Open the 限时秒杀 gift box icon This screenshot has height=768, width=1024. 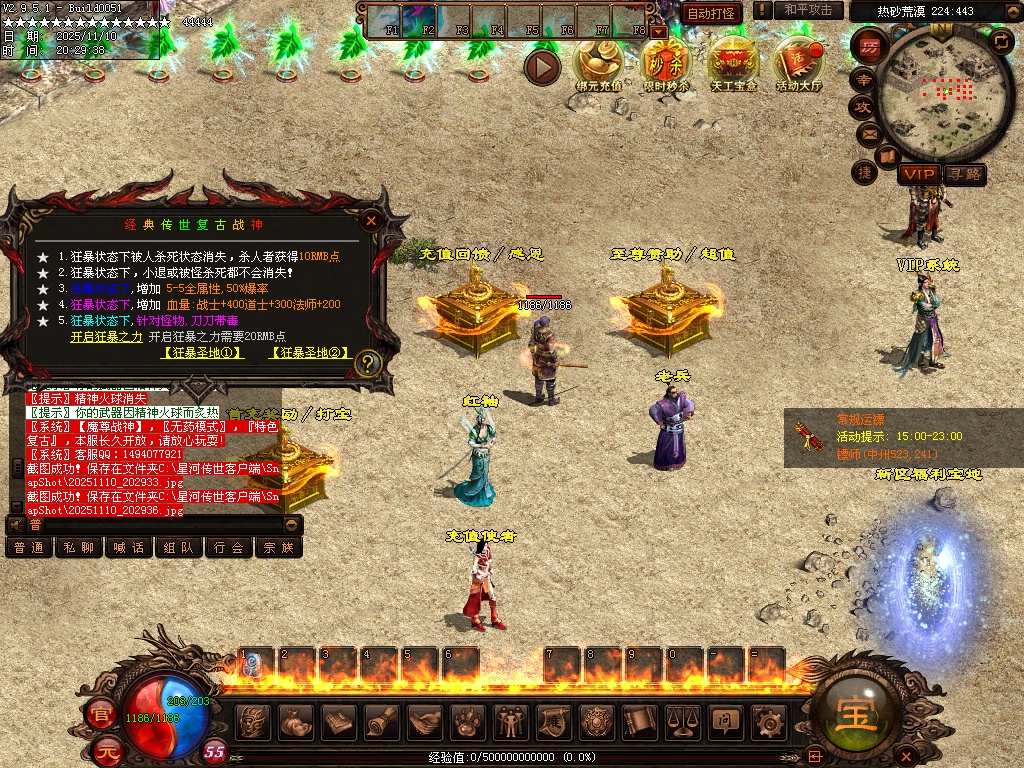(x=665, y=62)
